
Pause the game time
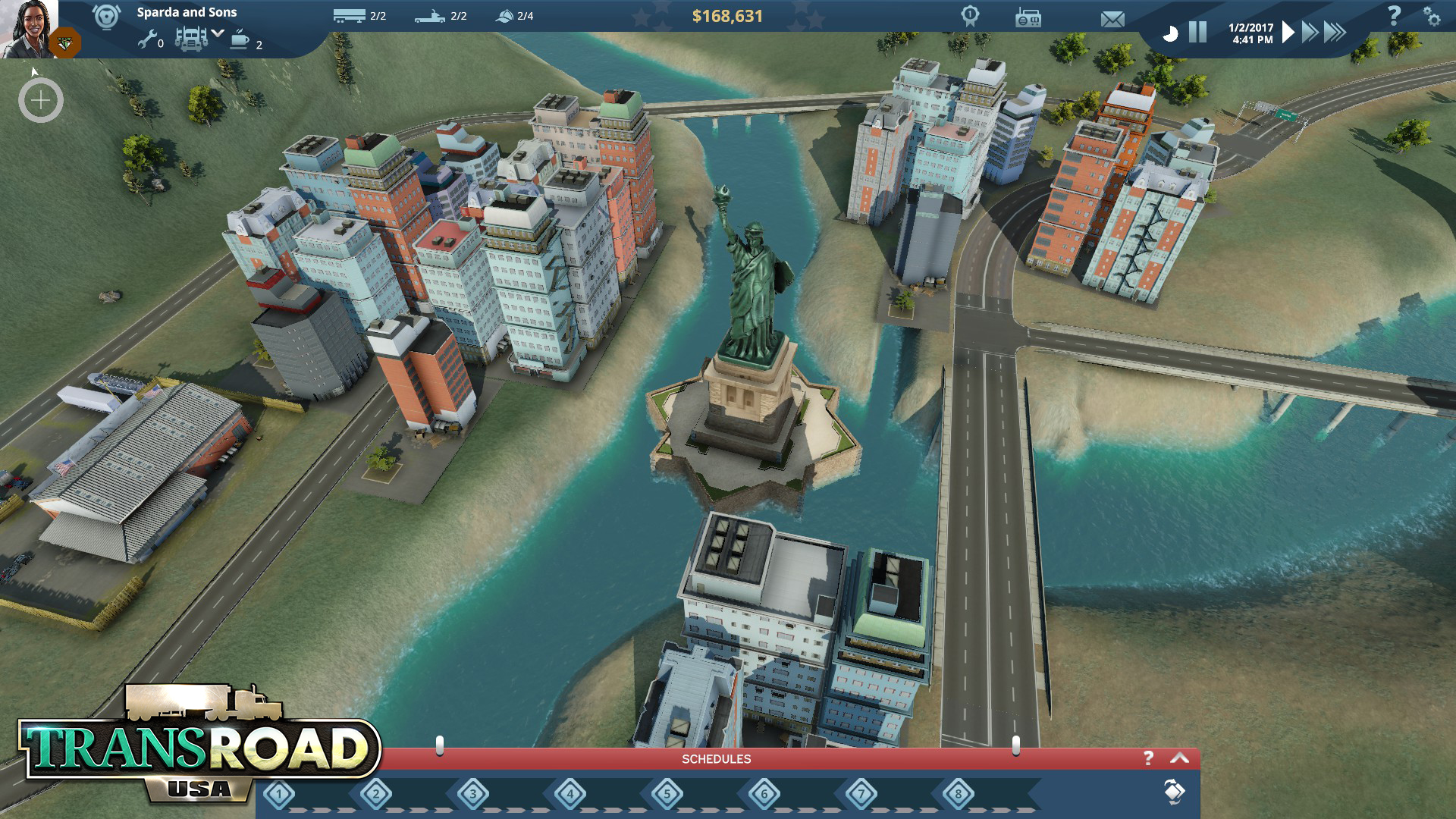click(x=1197, y=32)
